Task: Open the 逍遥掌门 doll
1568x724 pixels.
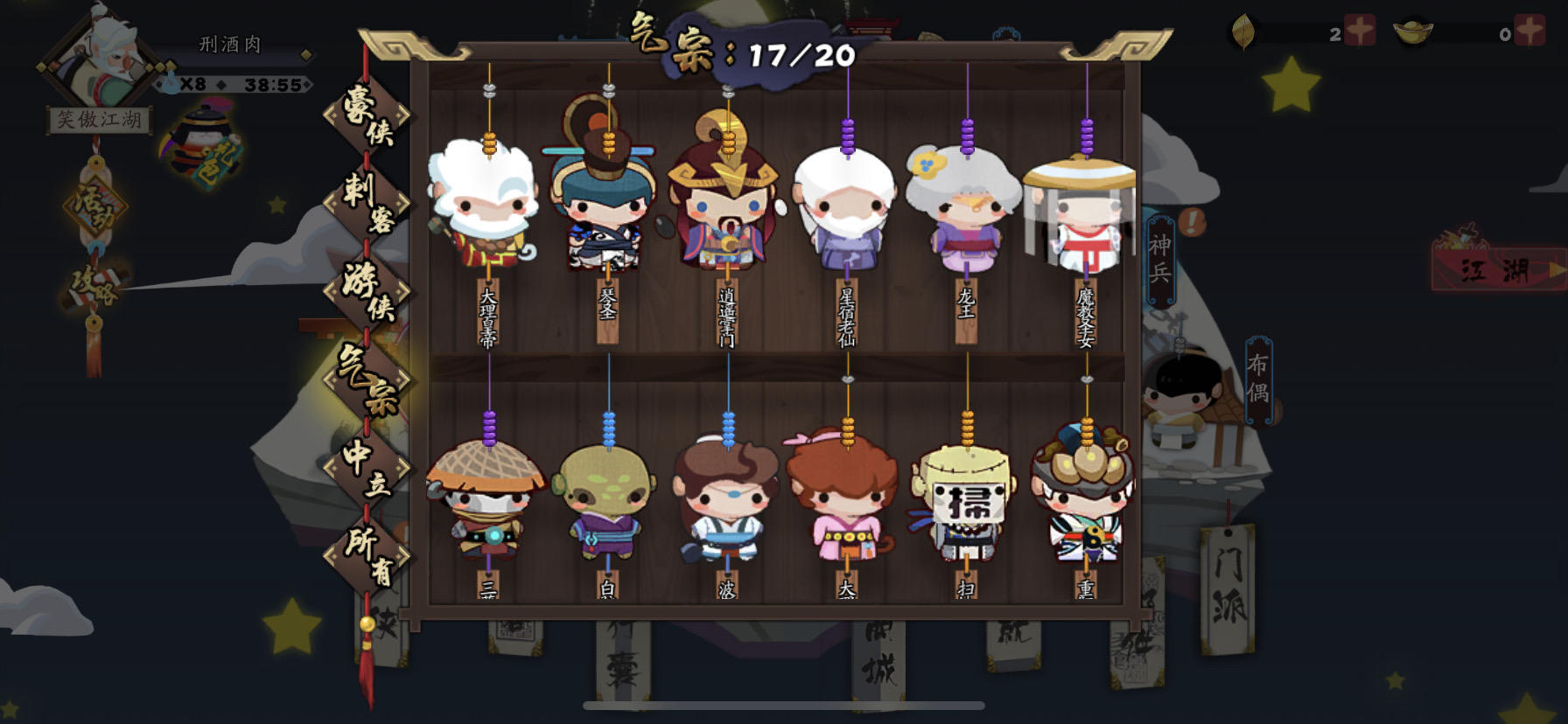Action: pos(726,210)
